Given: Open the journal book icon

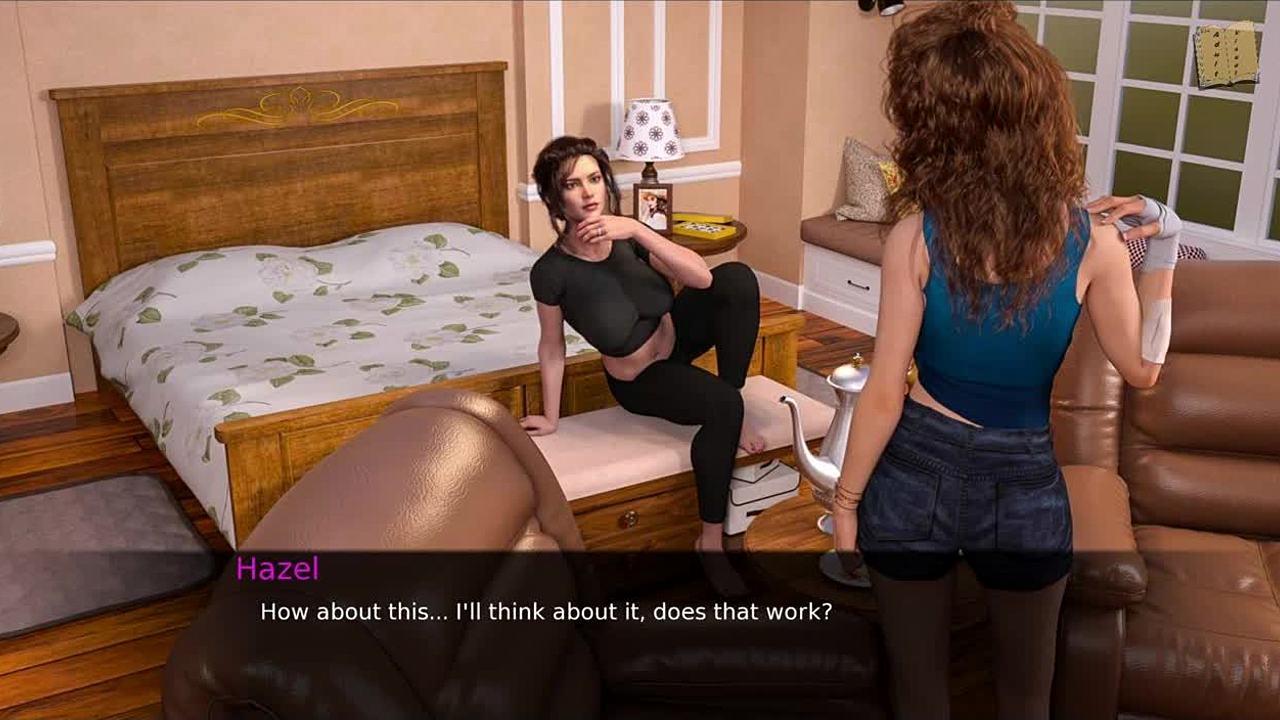Looking at the screenshot, I should click(1226, 54).
